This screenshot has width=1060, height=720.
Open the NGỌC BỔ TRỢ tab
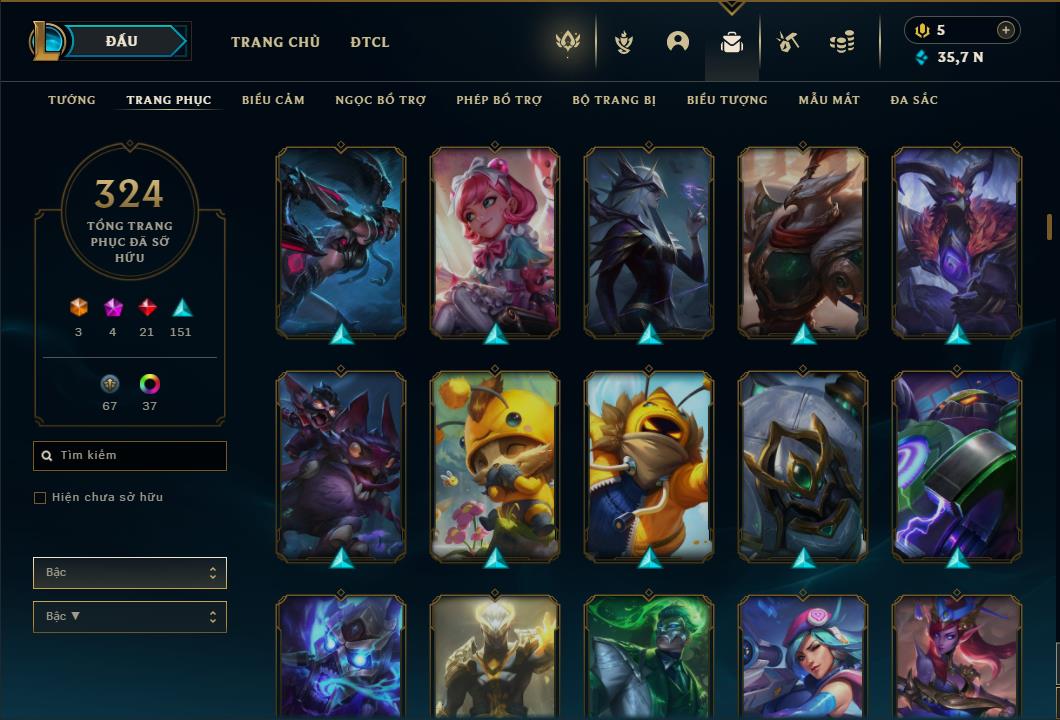tap(380, 100)
